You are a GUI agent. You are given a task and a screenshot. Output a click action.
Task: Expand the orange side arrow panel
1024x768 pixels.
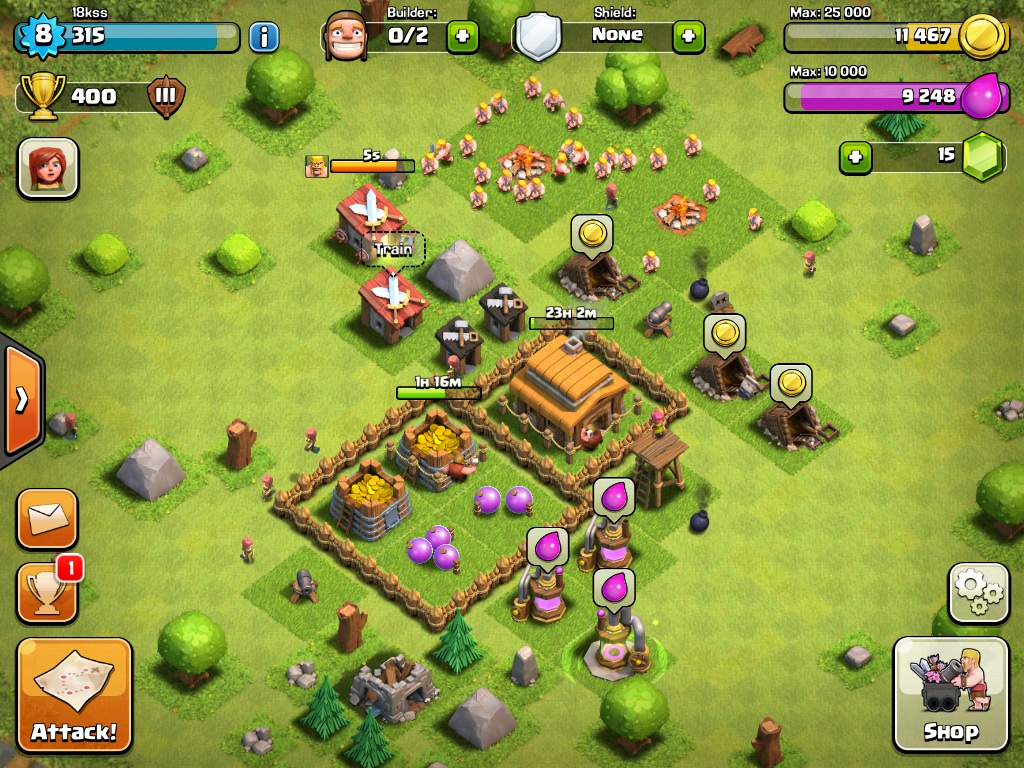(x=20, y=399)
